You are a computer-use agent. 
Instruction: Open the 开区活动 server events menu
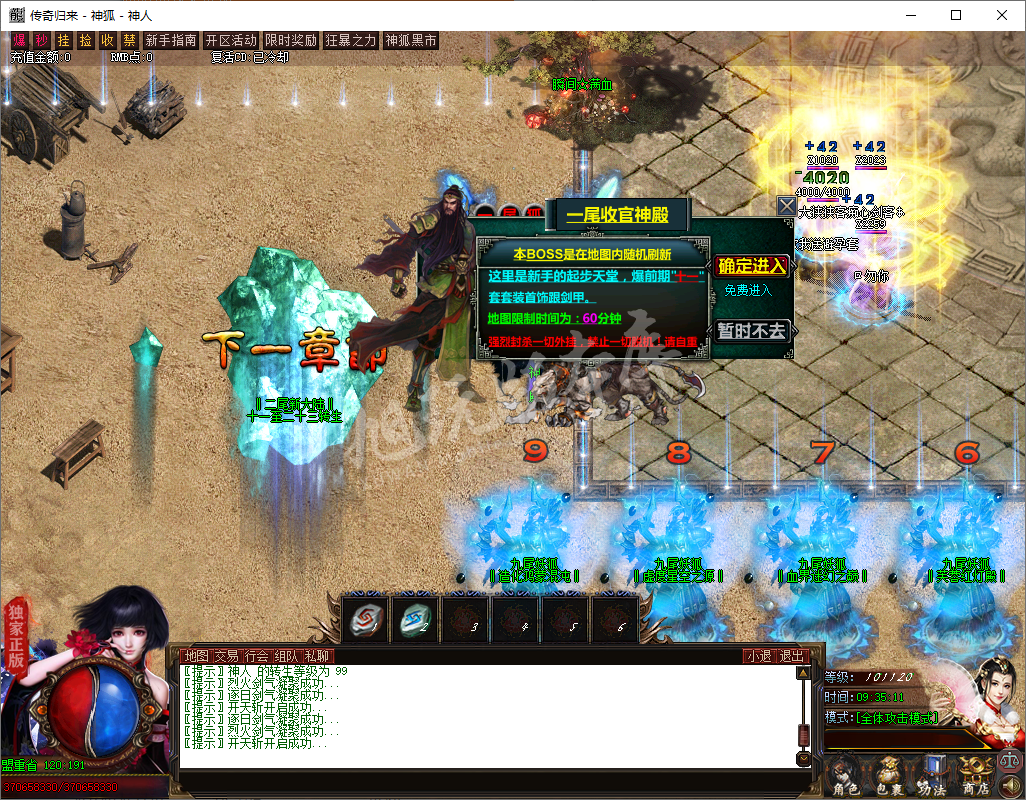pyautogui.click(x=230, y=41)
